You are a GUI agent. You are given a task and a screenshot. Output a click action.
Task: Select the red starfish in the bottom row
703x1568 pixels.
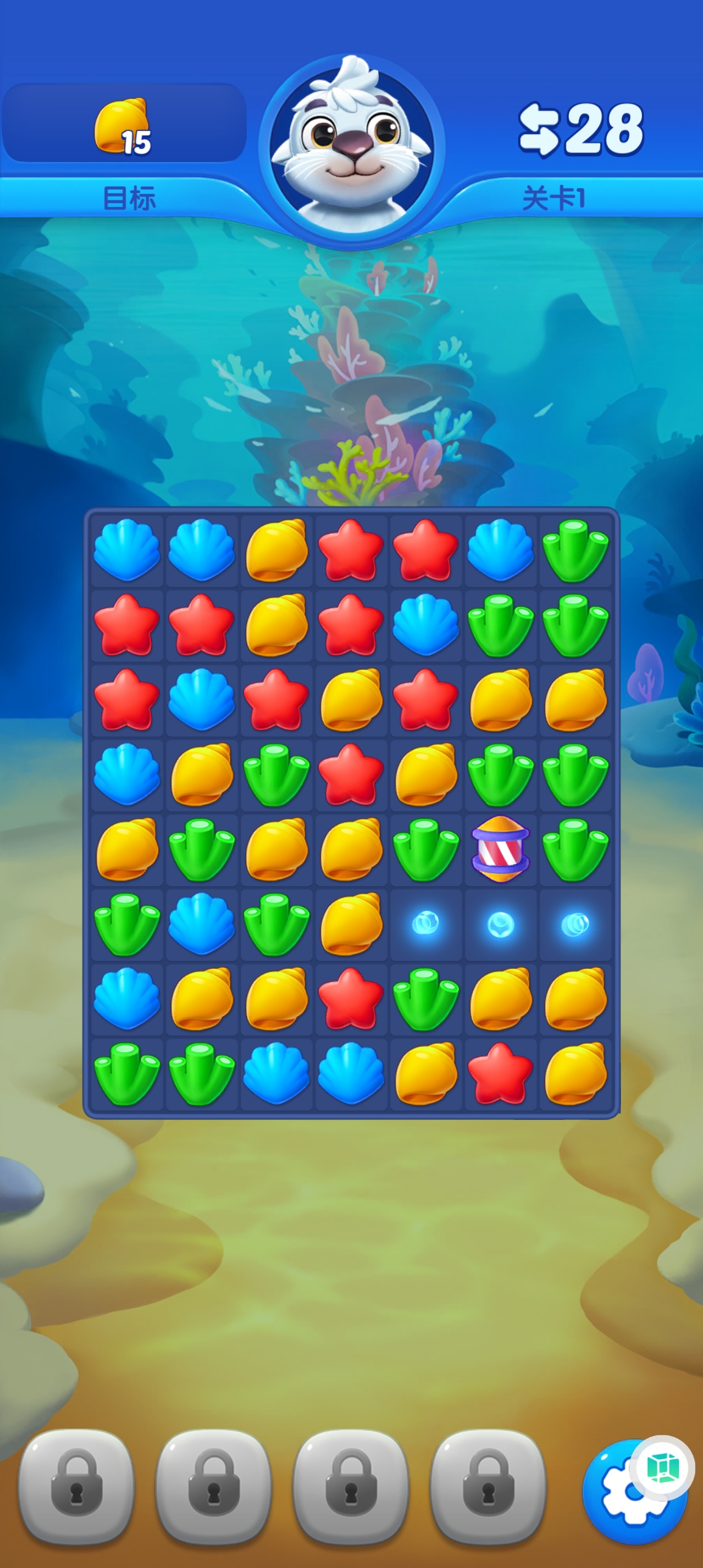(x=501, y=1073)
